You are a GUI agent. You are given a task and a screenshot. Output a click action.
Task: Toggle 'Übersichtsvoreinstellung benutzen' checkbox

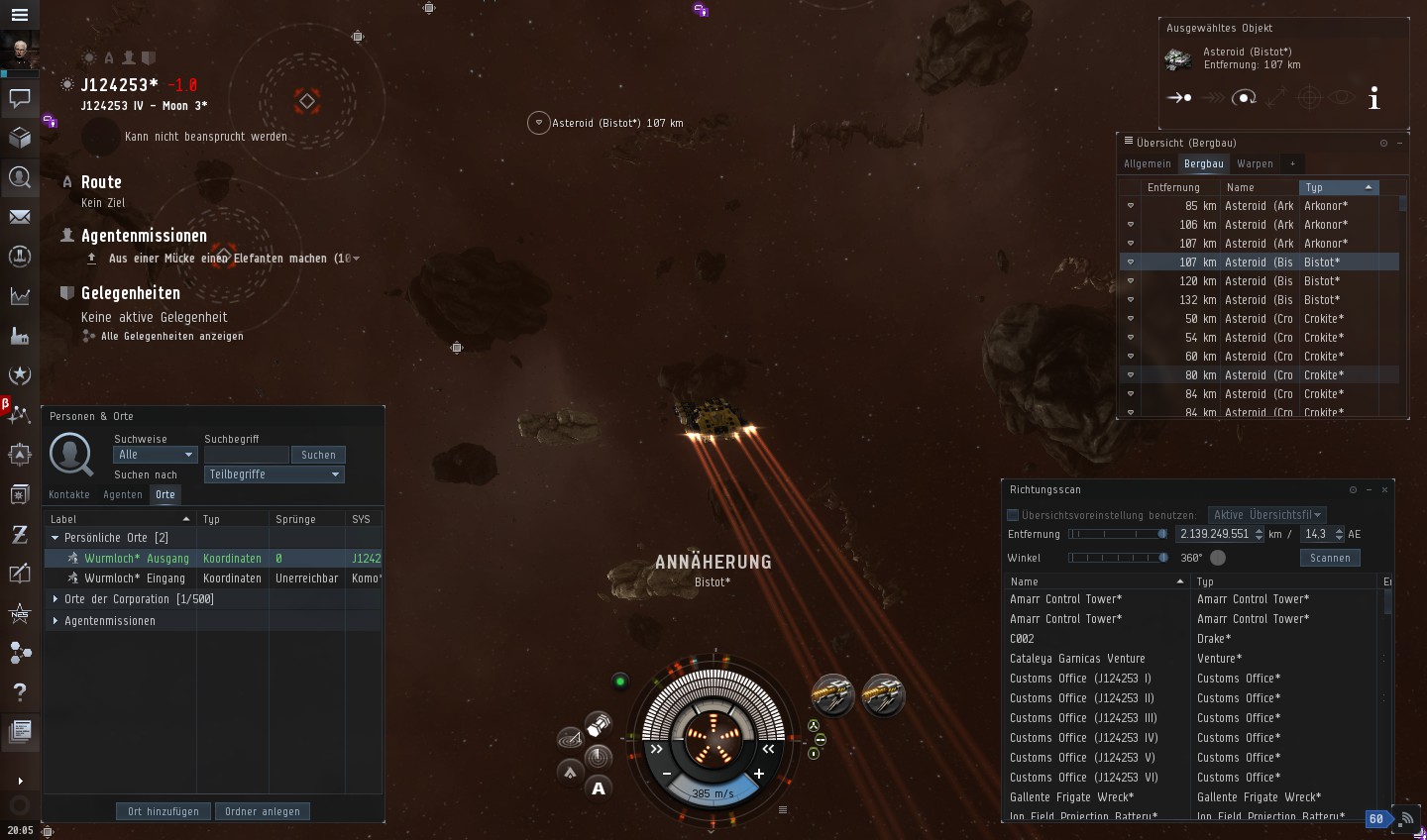tap(1013, 515)
